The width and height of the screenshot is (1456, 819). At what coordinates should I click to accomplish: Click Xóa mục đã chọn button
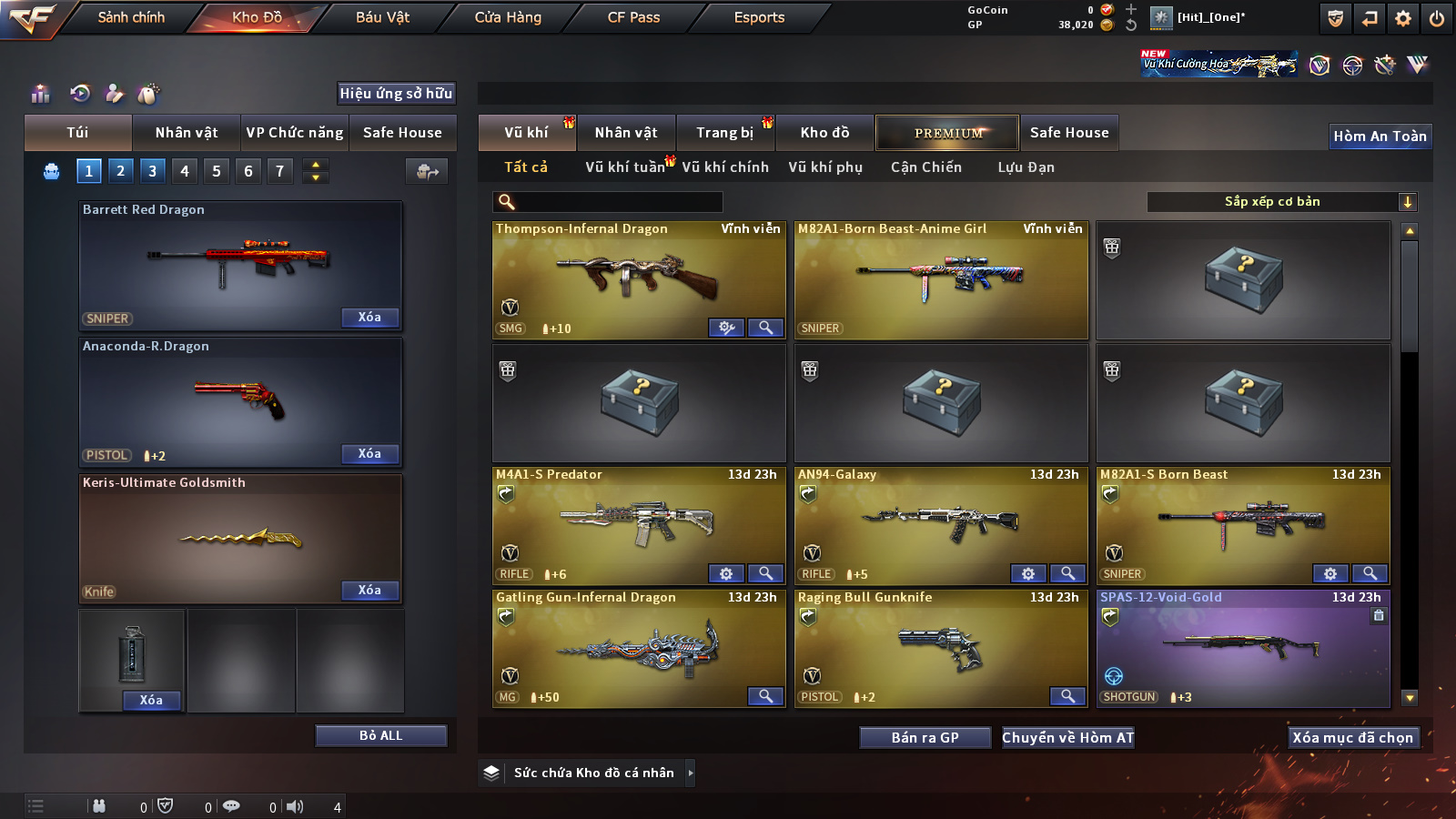1352,738
